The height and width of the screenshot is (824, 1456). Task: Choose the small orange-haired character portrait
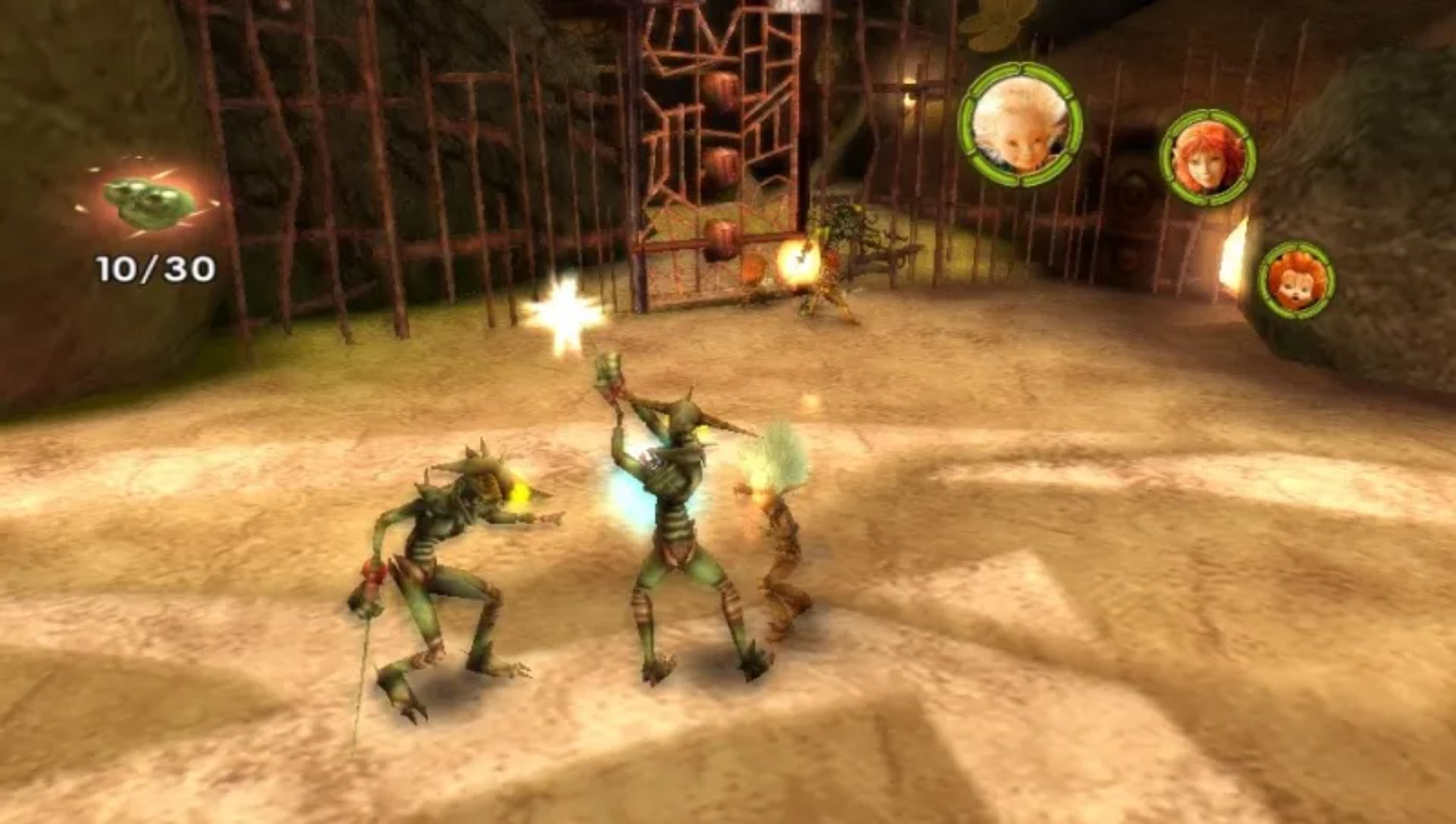click(x=1296, y=280)
